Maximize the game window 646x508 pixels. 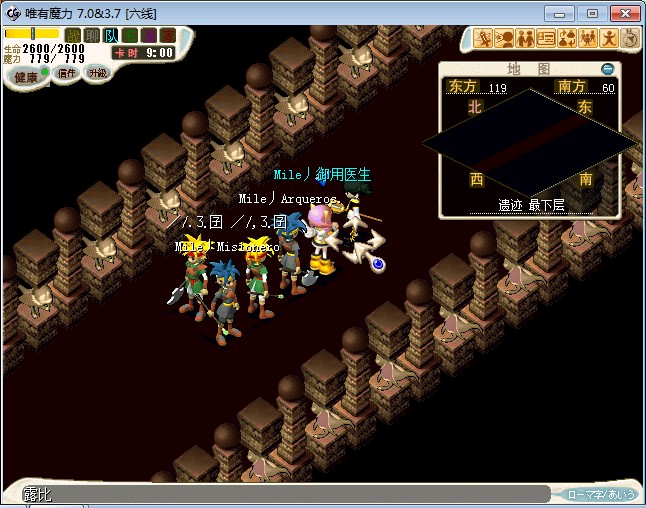click(592, 13)
